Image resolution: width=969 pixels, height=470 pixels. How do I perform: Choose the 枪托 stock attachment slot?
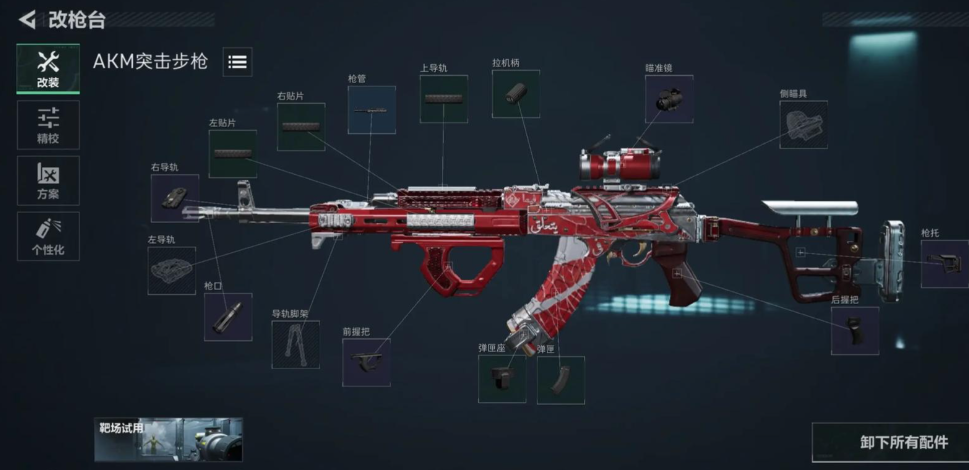[x=944, y=264]
